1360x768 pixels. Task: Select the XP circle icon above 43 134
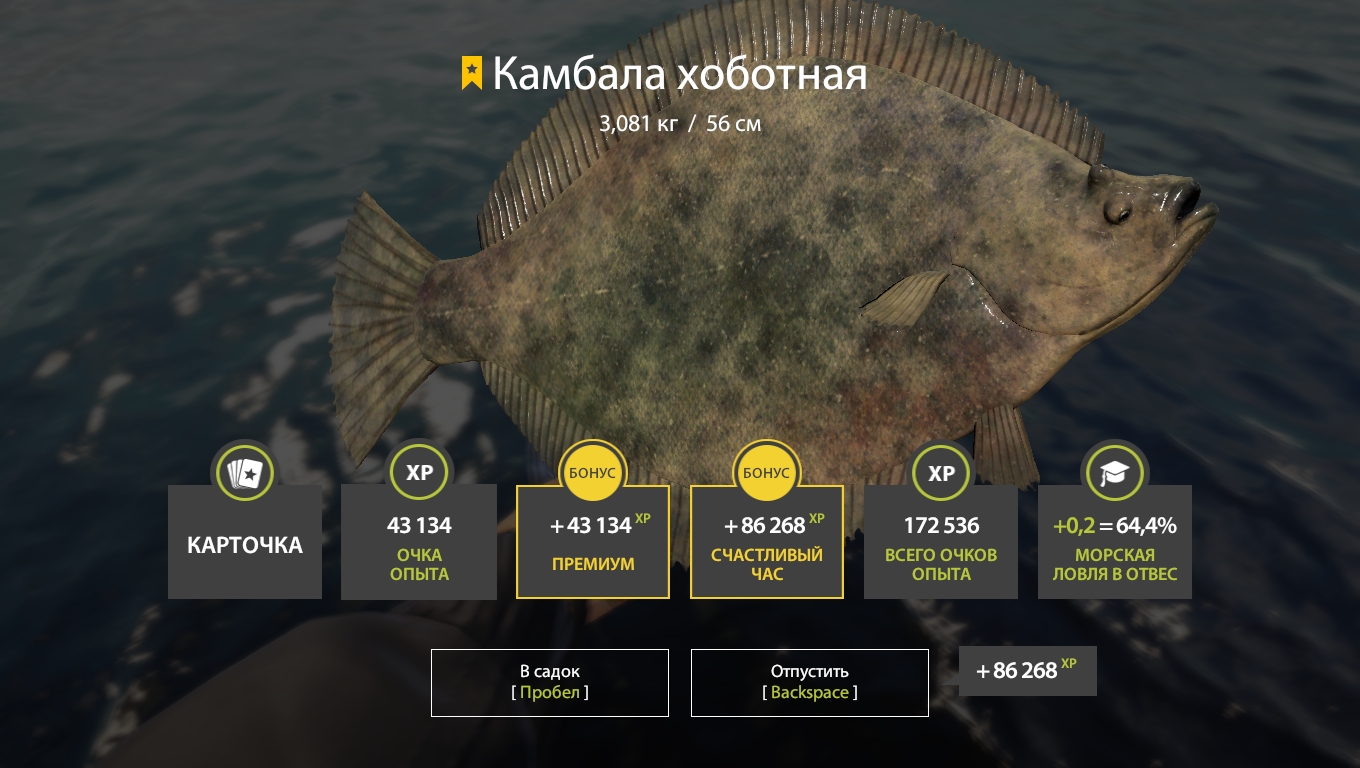point(419,473)
